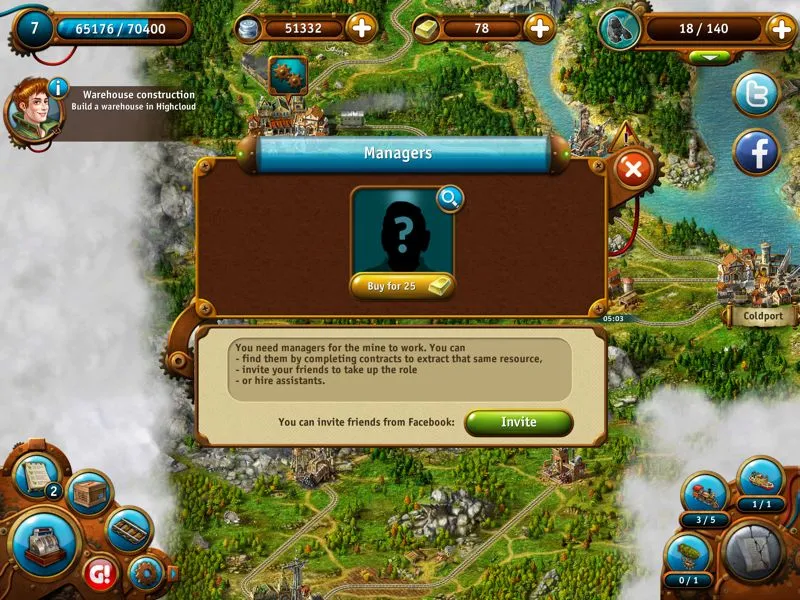This screenshot has height=600, width=800.
Task: Expand the green dropdown arrow under resources
Action: (710, 57)
